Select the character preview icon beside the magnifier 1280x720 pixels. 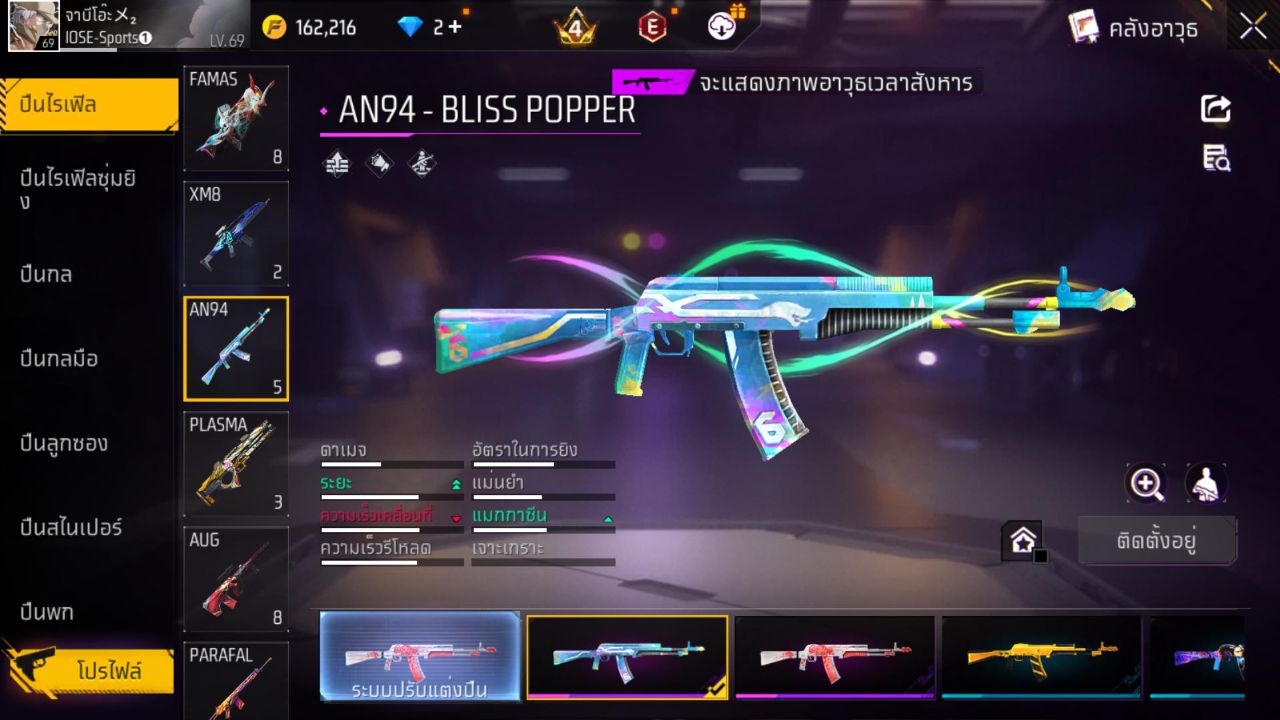coord(1205,484)
